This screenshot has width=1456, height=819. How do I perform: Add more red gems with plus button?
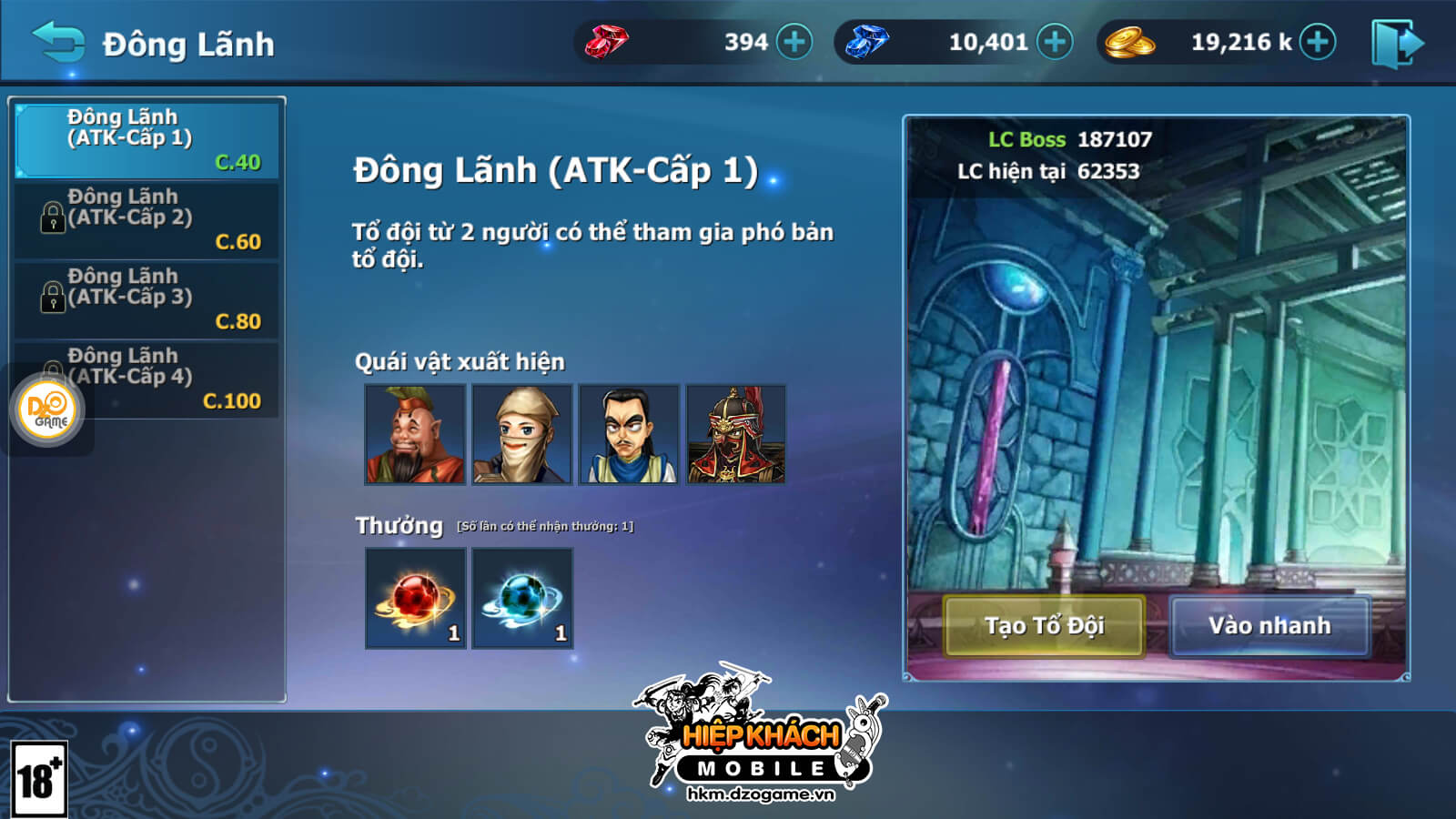794,42
